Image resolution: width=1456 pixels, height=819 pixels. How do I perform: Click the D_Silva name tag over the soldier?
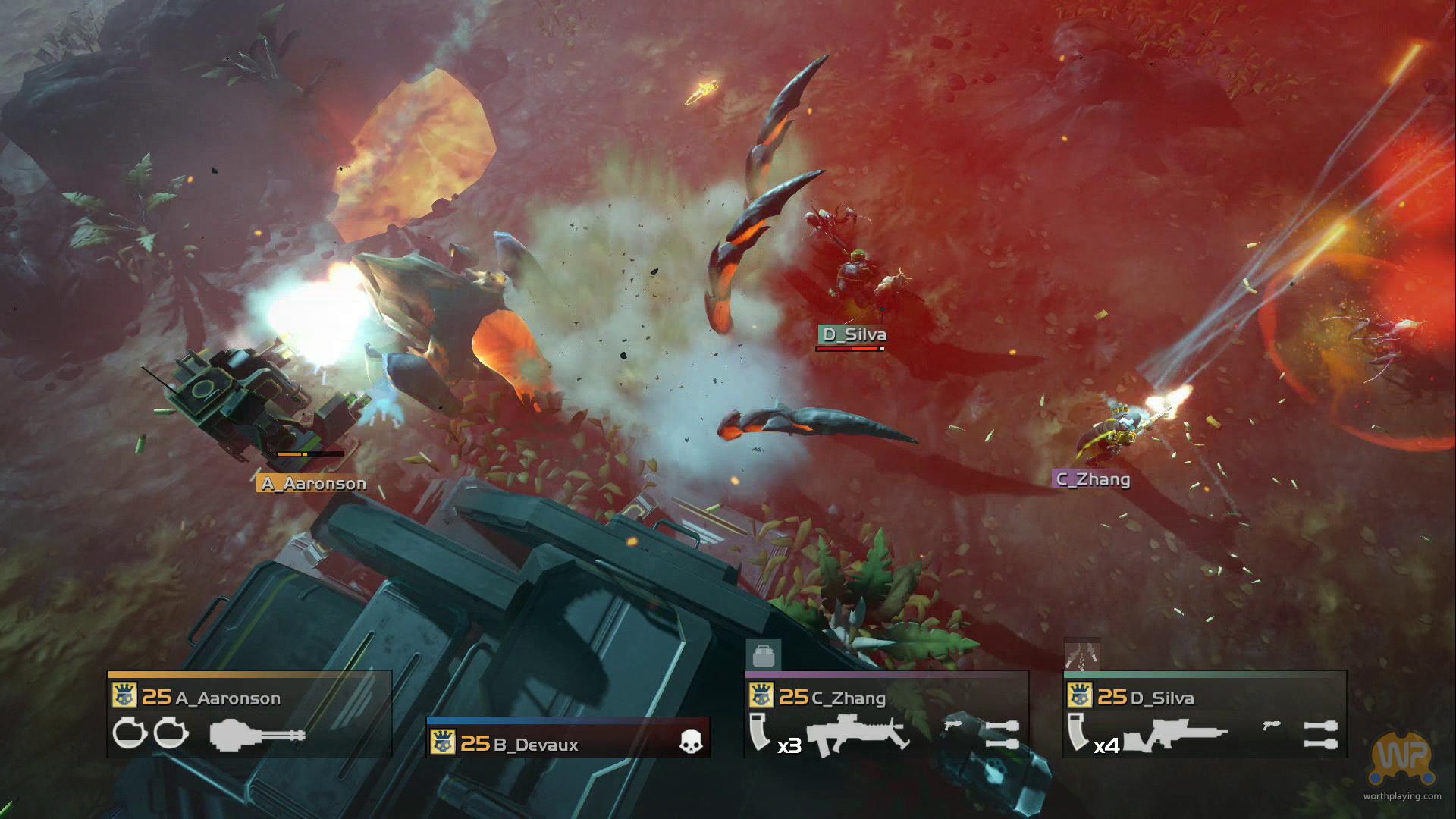[853, 334]
